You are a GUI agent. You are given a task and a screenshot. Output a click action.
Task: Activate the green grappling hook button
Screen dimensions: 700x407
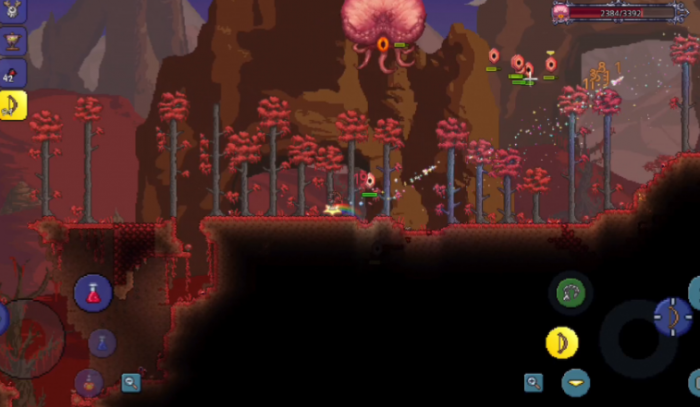click(x=573, y=293)
